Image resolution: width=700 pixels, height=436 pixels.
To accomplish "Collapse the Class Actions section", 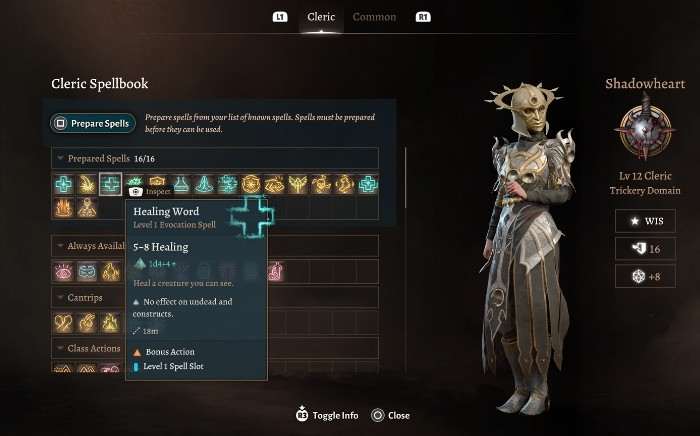I will 62,348.
